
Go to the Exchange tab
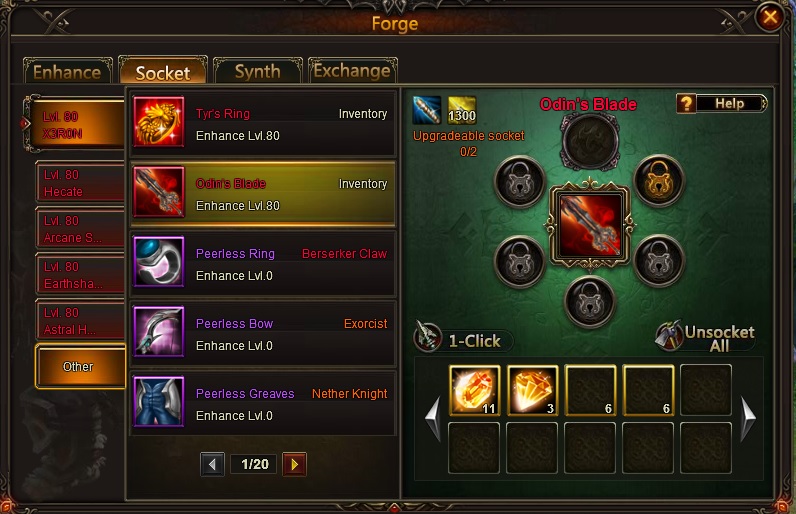coord(351,71)
